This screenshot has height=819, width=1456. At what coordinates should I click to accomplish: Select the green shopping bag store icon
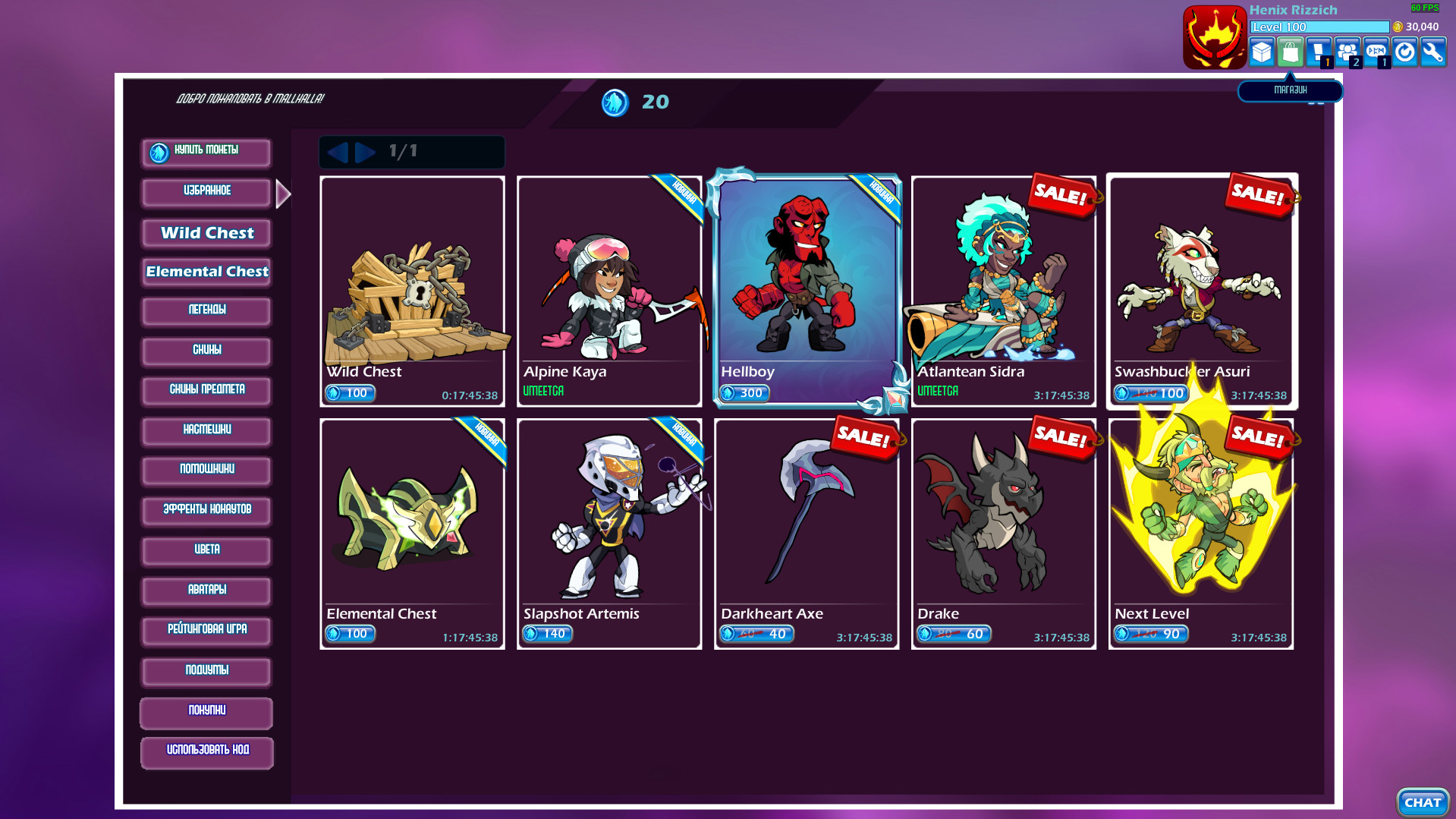tap(1290, 52)
